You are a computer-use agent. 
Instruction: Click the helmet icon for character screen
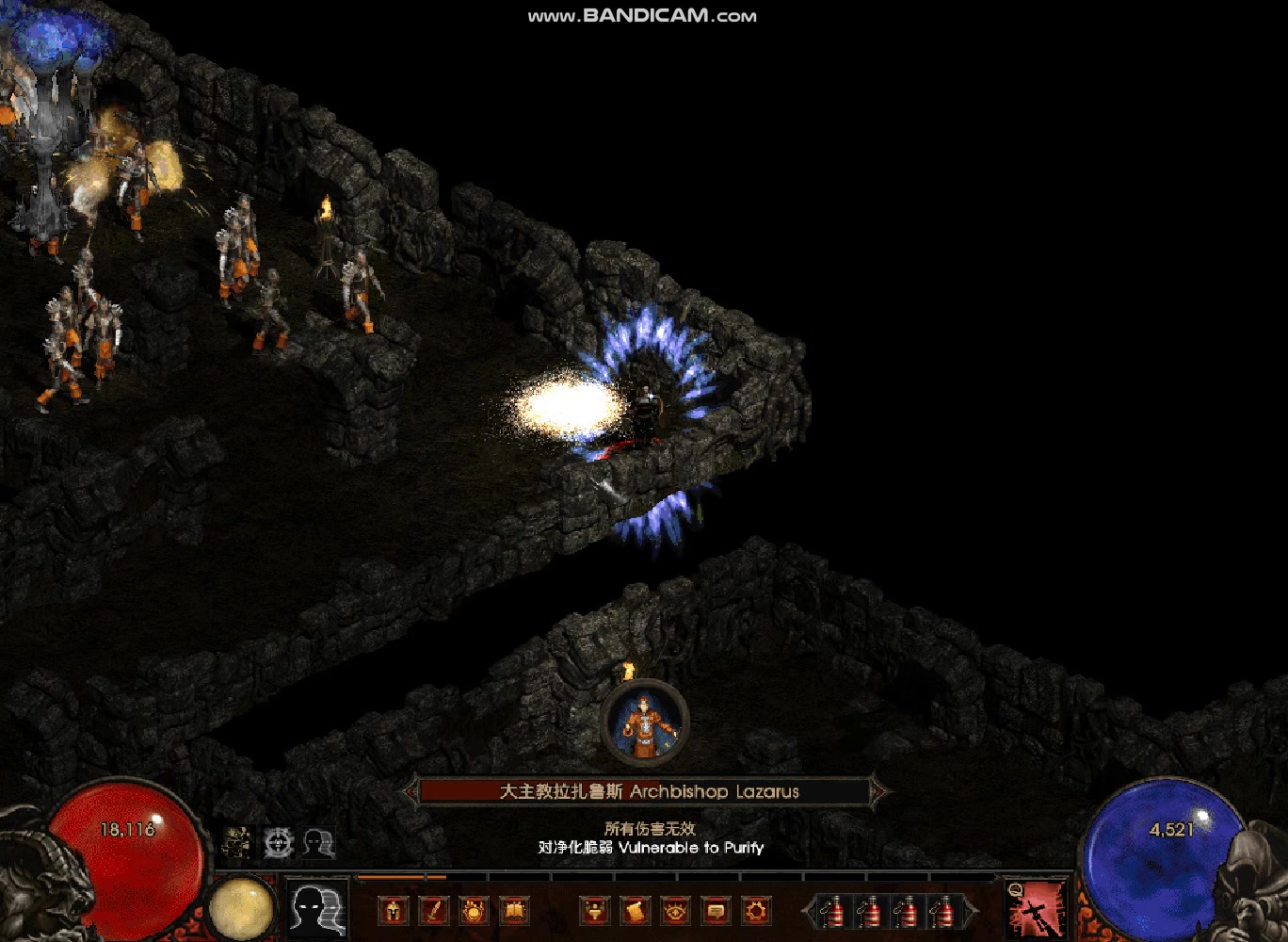tap(394, 911)
